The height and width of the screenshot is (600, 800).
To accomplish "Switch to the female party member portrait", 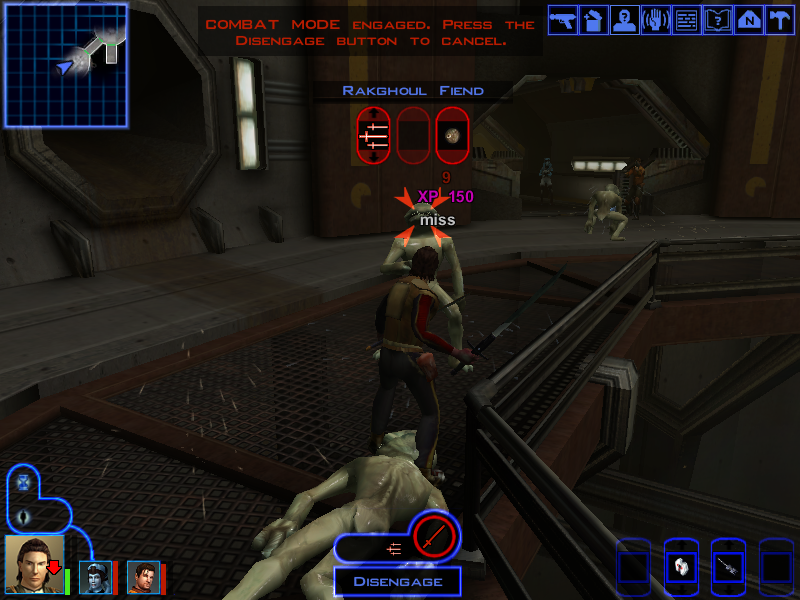I will (x=95, y=577).
